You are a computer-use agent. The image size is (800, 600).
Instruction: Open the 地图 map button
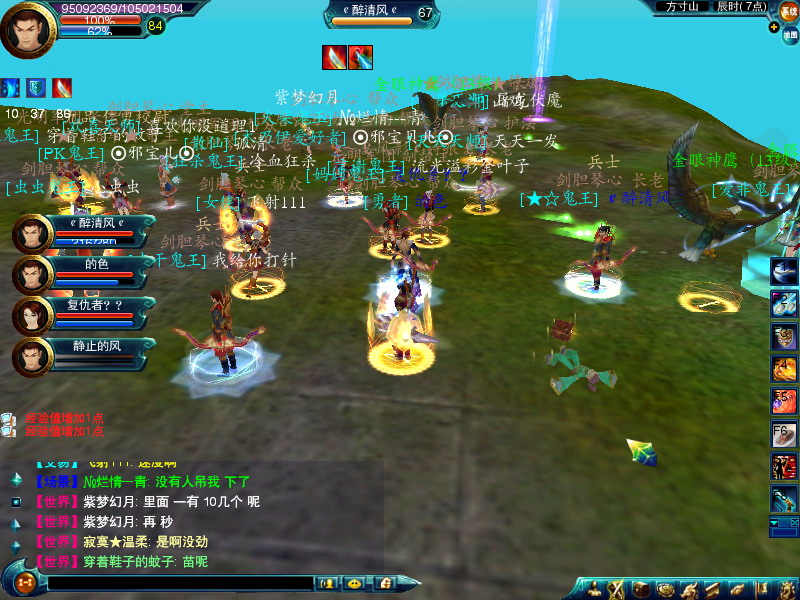(789, 34)
